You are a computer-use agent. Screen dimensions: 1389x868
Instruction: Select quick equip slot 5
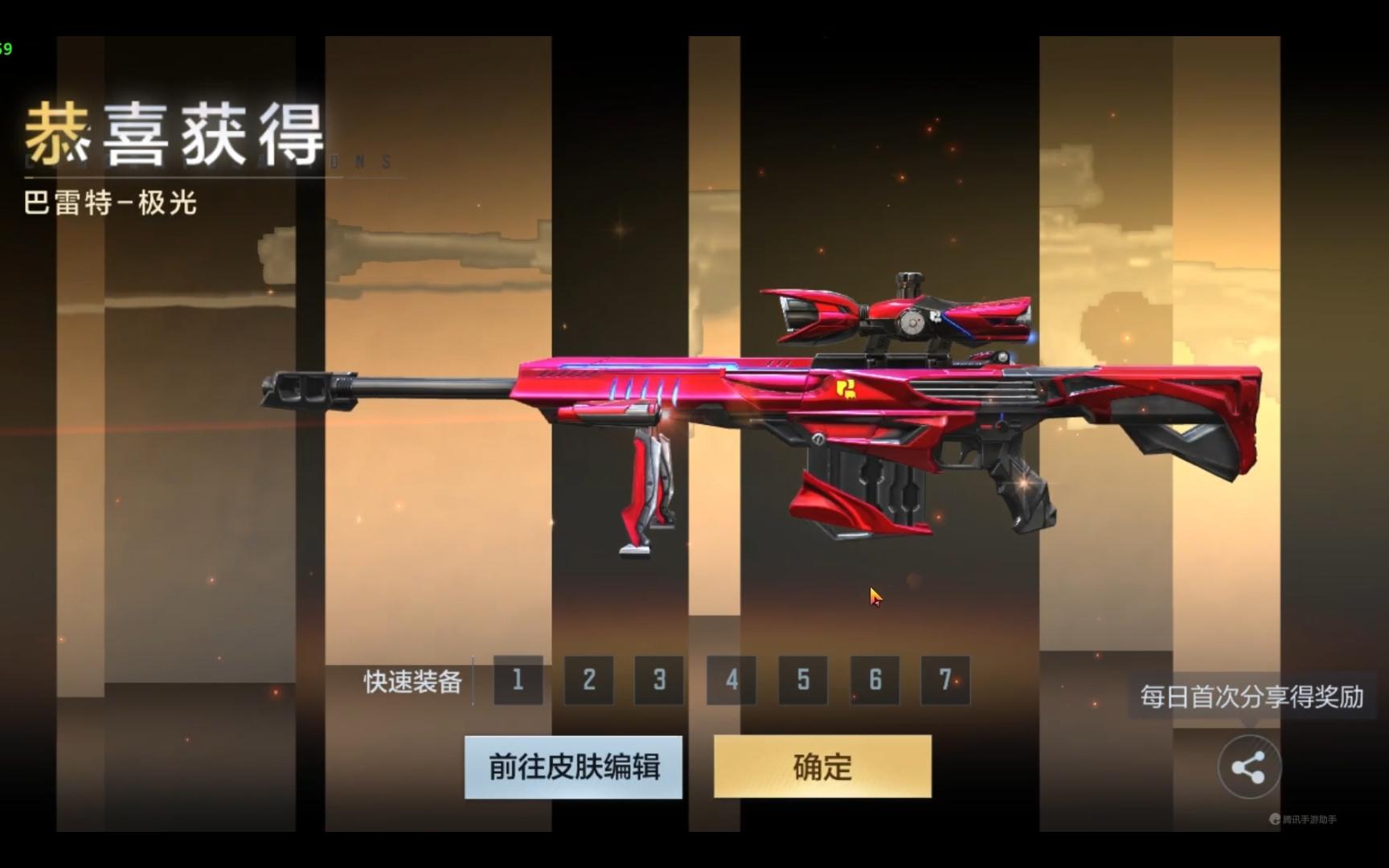point(802,680)
